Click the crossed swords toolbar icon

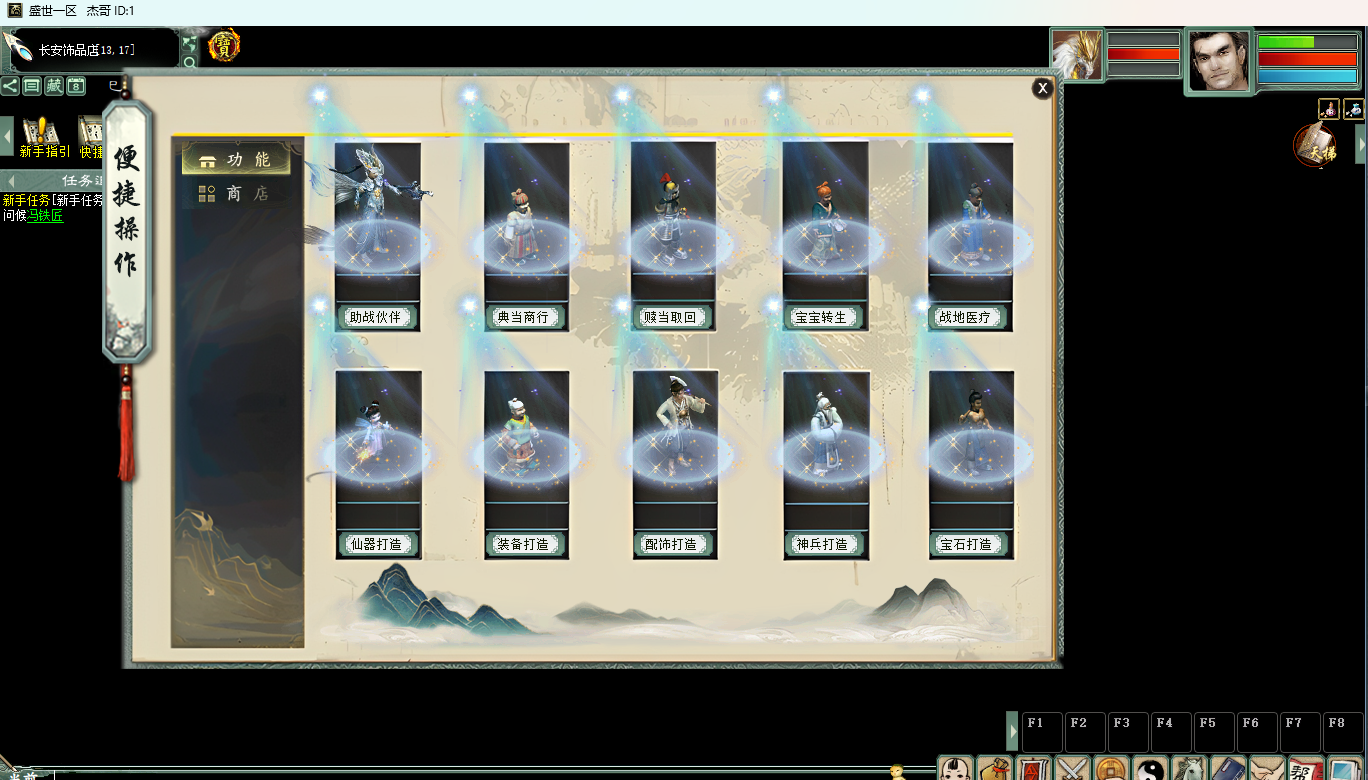pyautogui.click(x=1073, y=768)
